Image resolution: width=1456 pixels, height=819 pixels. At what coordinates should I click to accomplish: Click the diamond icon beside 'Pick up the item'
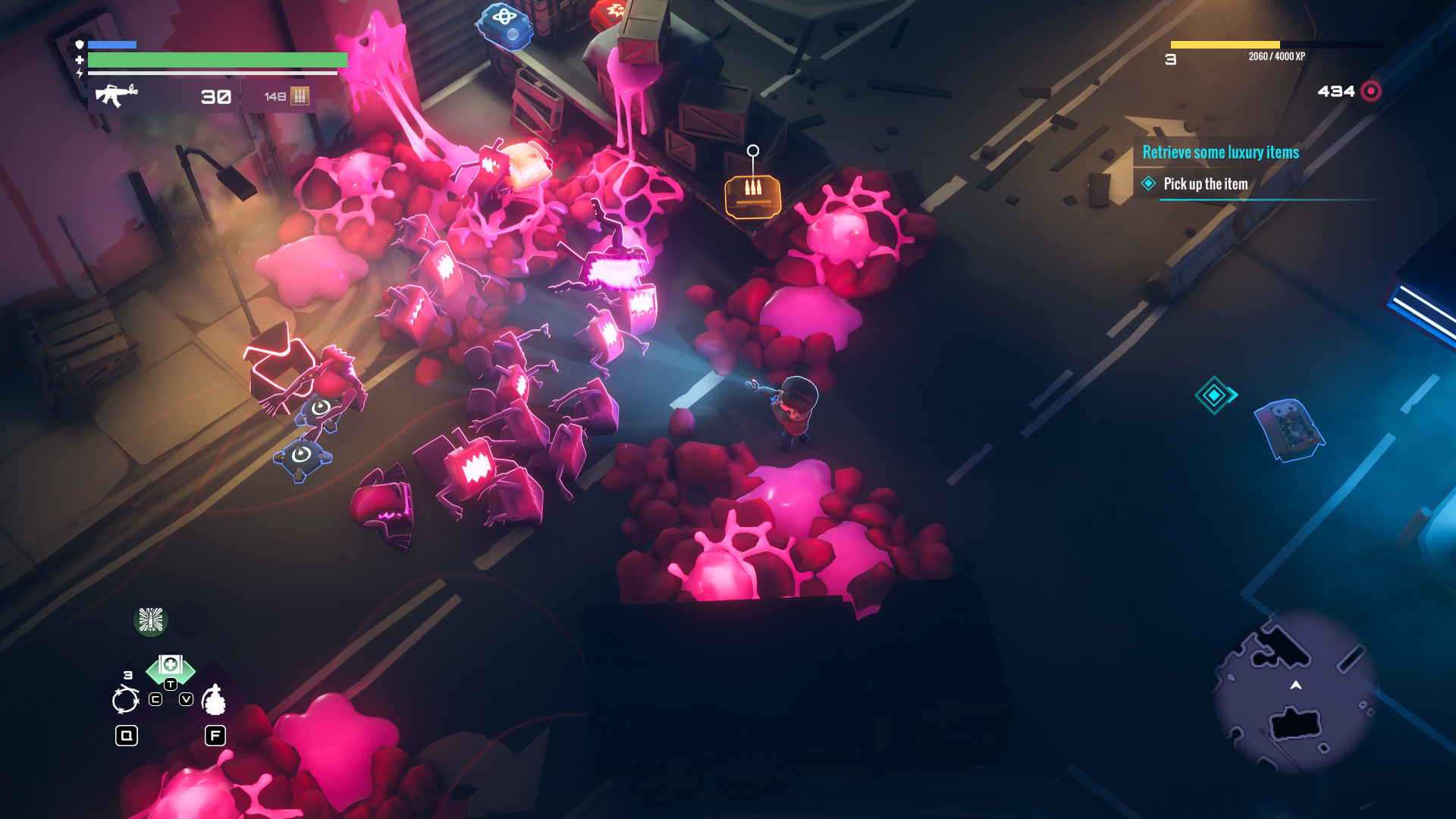pos(1147,184)
